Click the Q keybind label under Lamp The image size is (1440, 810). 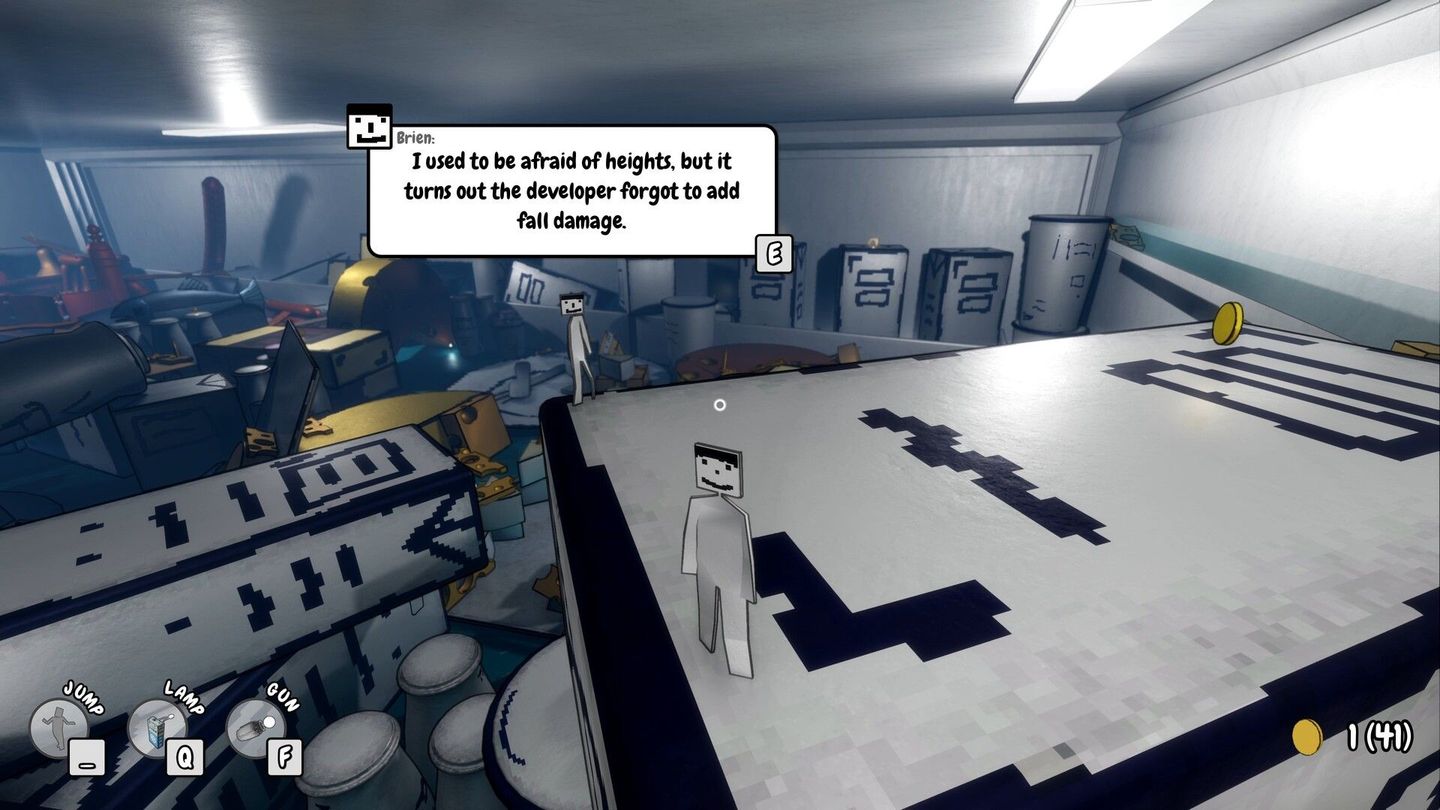(x=185, y=758)
